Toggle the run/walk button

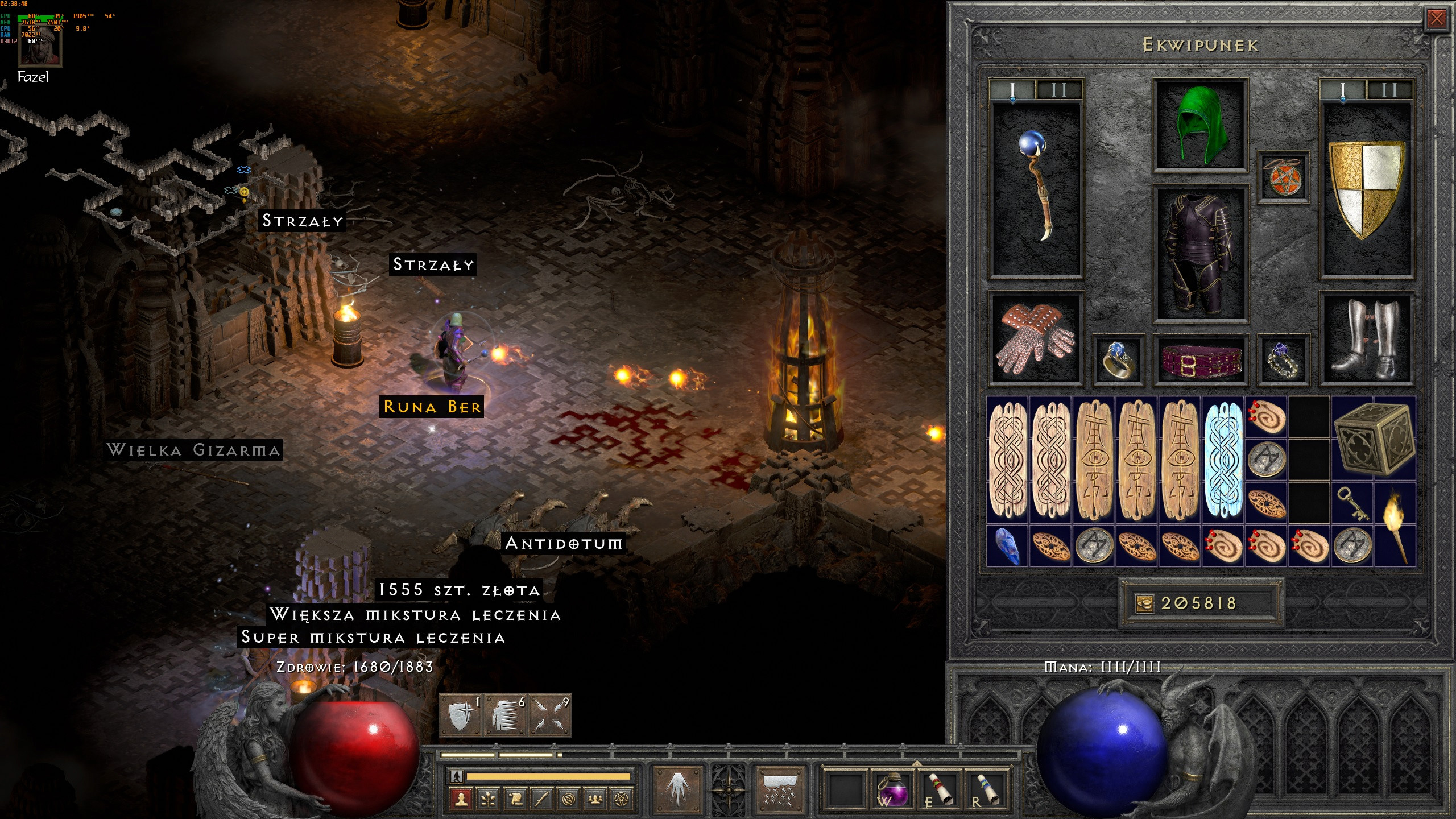457,776
